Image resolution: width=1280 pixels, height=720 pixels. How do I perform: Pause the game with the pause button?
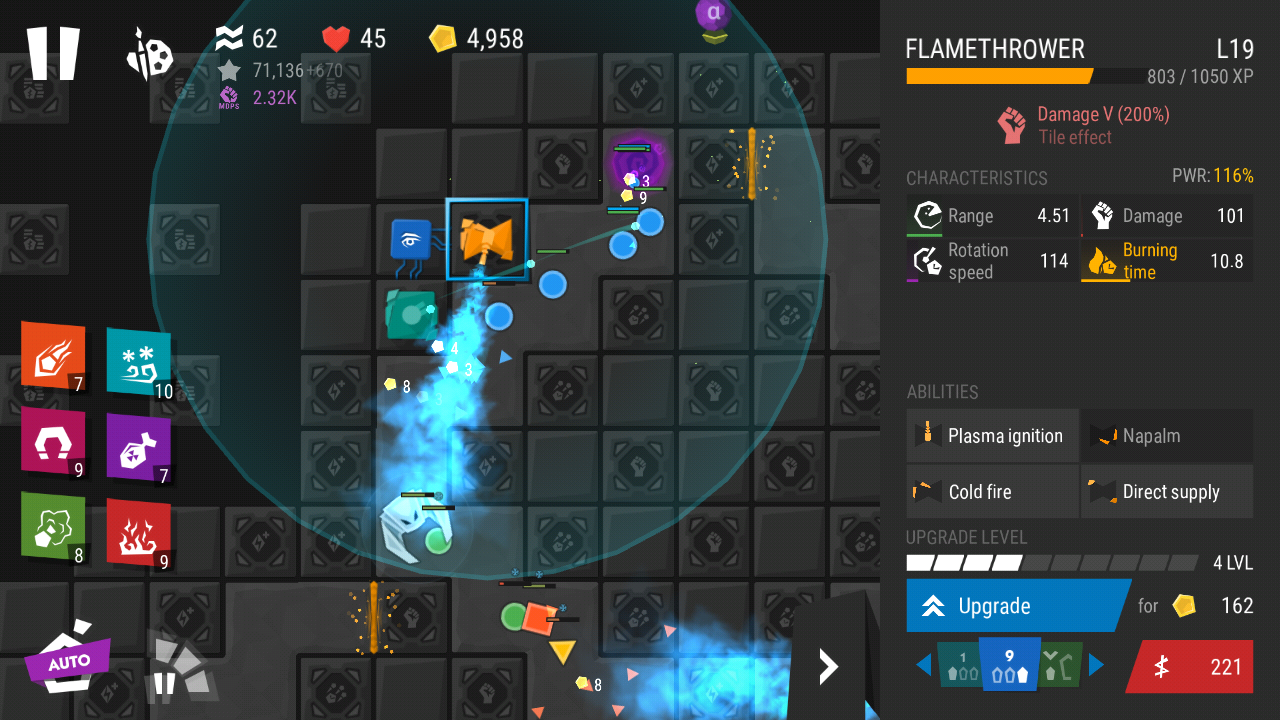[x=53, y=53]
